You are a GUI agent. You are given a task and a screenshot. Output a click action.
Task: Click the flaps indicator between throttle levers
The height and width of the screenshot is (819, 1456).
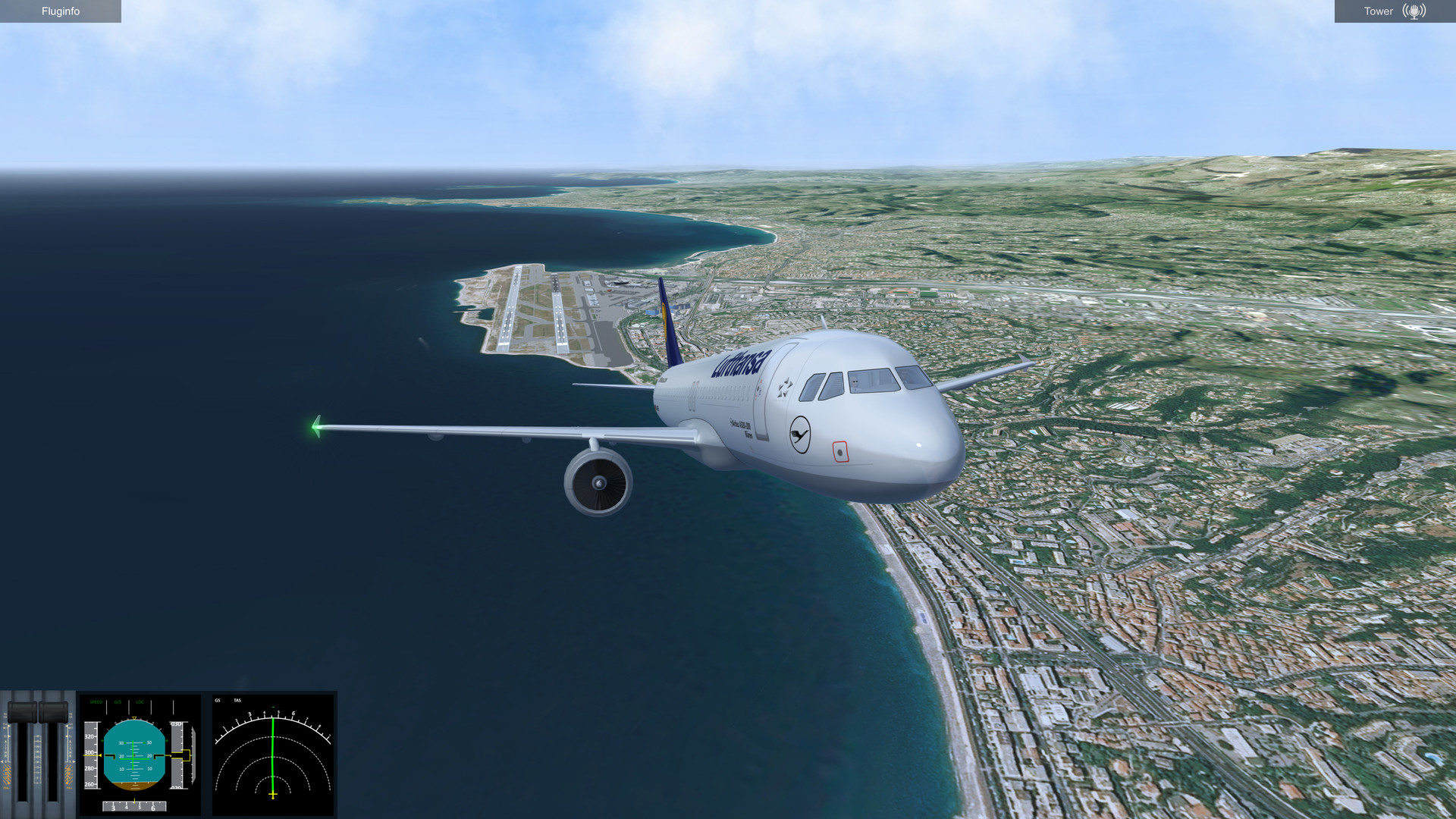37,758
